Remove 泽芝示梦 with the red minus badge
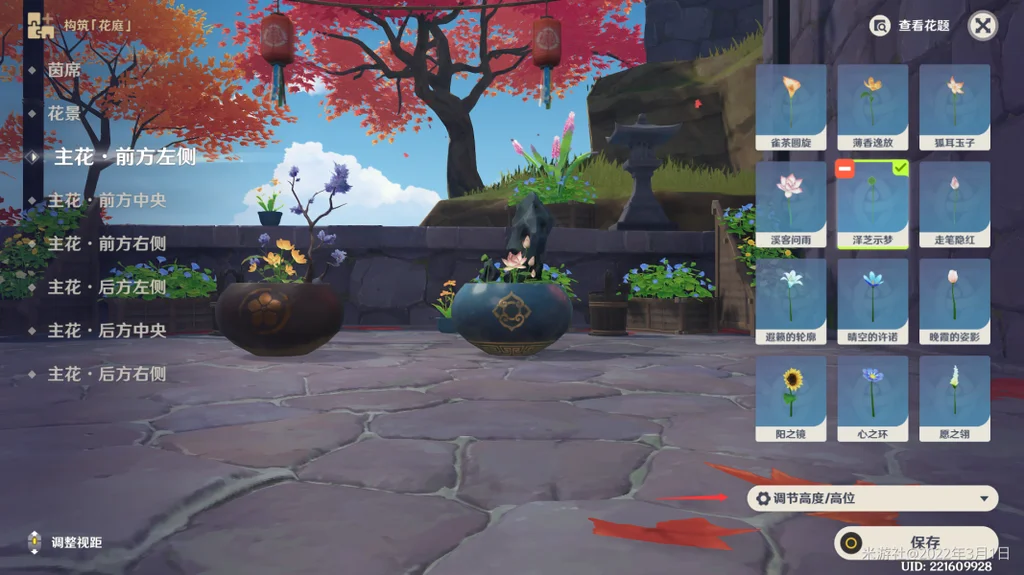This screenshot has width=1024, height=575. tap(844, 169)
